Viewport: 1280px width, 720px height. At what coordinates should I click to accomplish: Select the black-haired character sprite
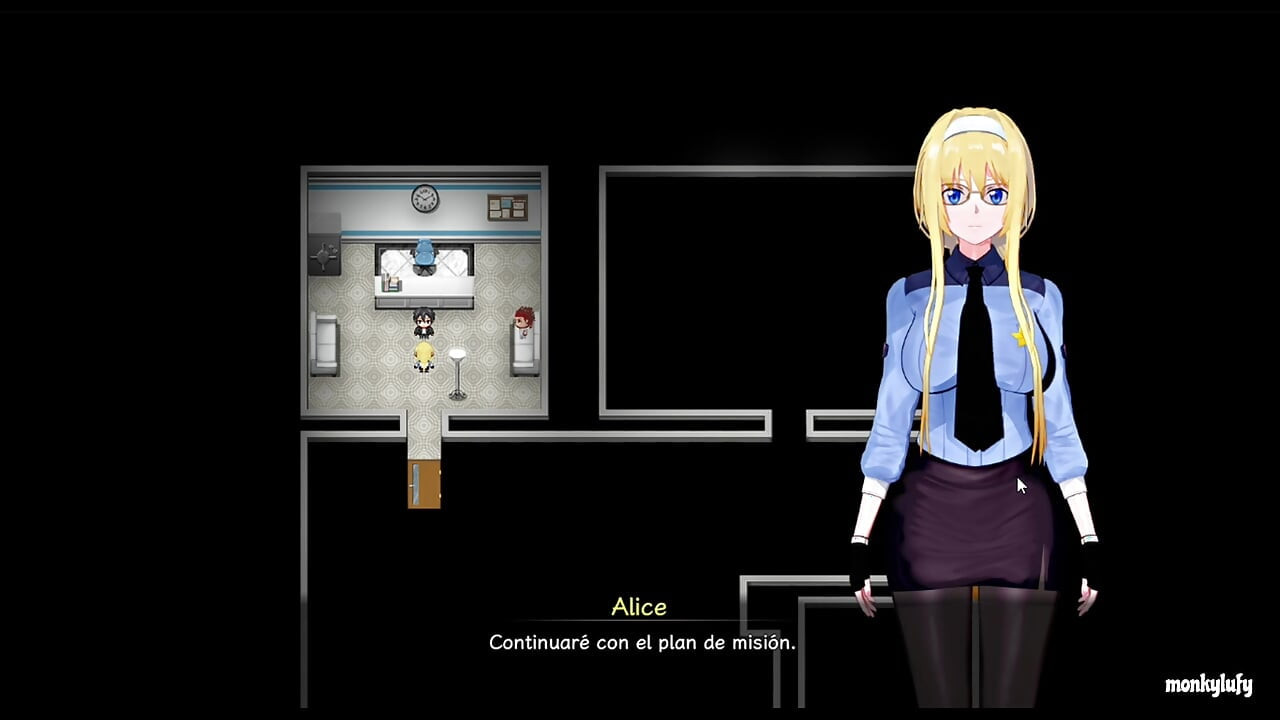point(424,322)
